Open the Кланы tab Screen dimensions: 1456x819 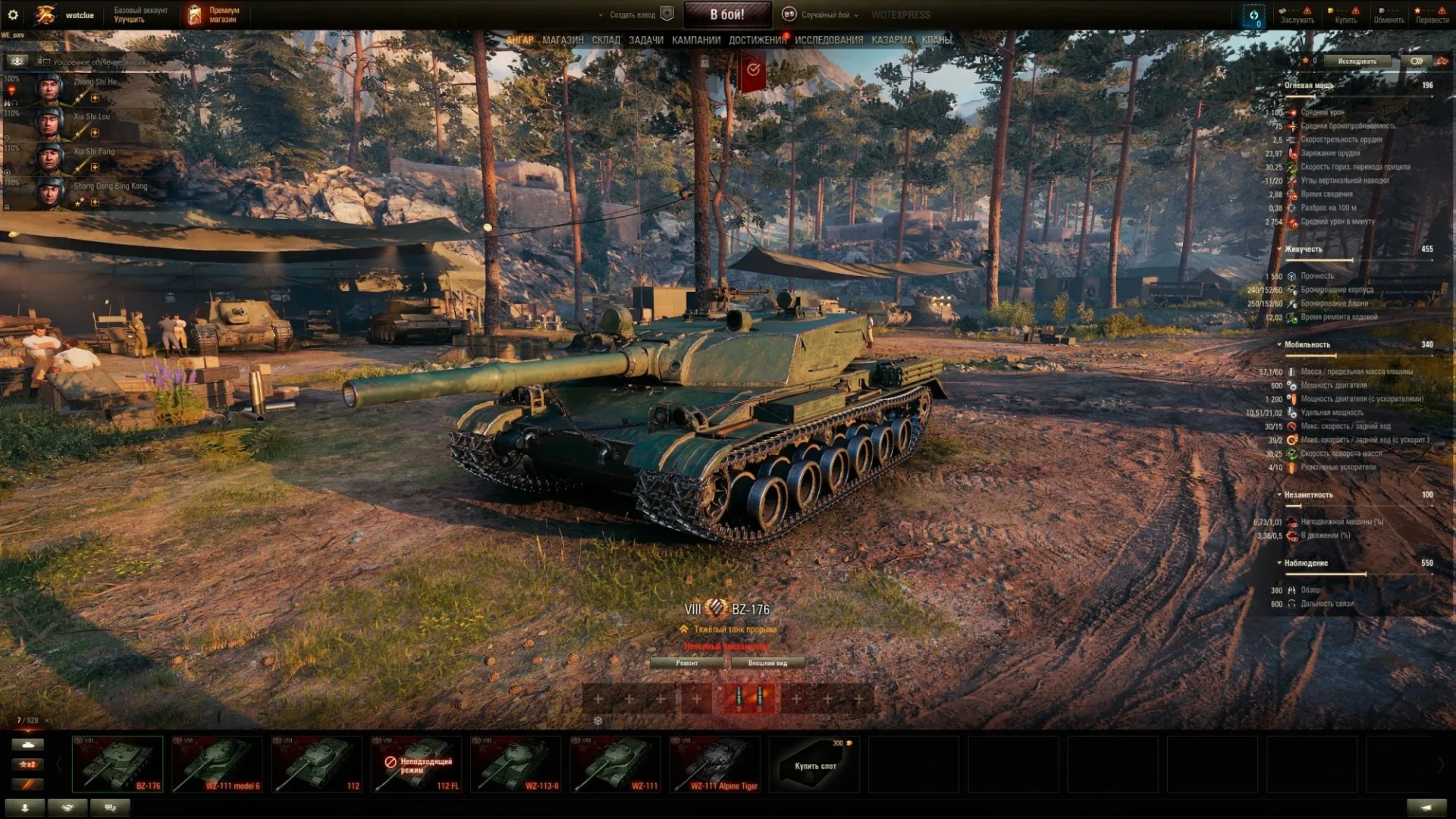point(937,40)
